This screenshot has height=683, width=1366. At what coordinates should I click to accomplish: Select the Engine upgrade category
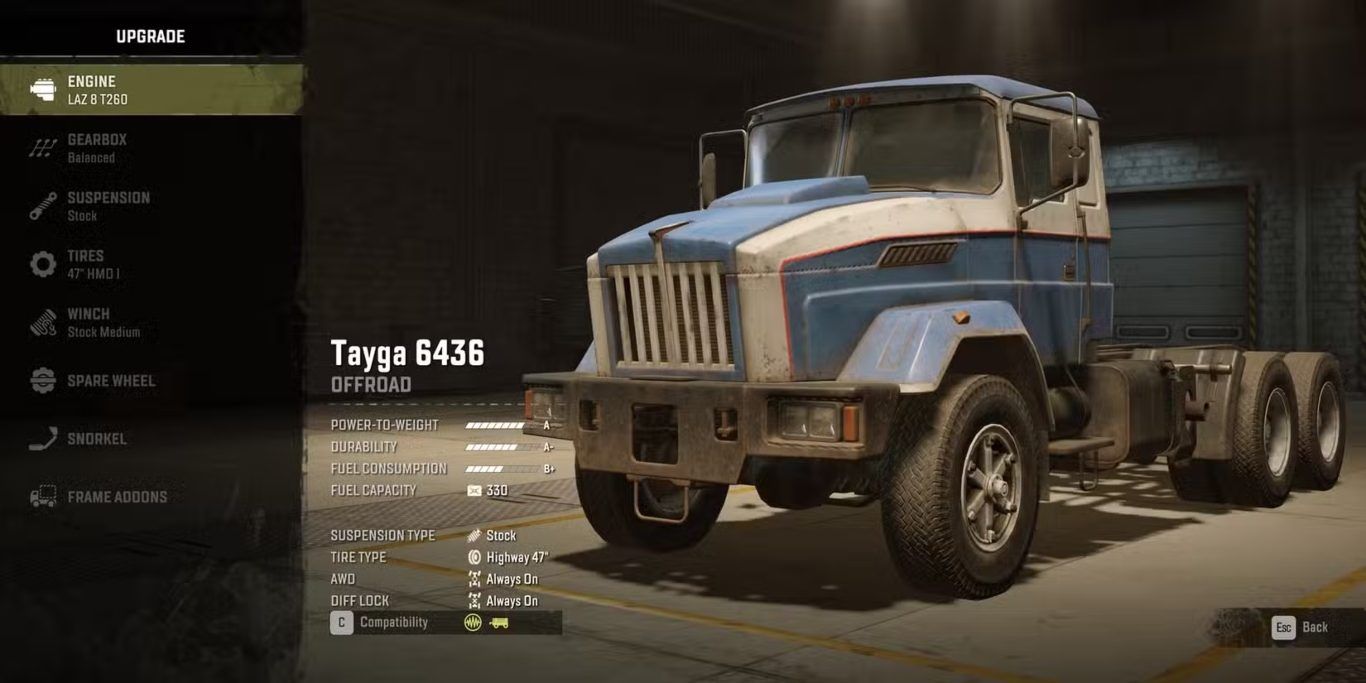150,90
